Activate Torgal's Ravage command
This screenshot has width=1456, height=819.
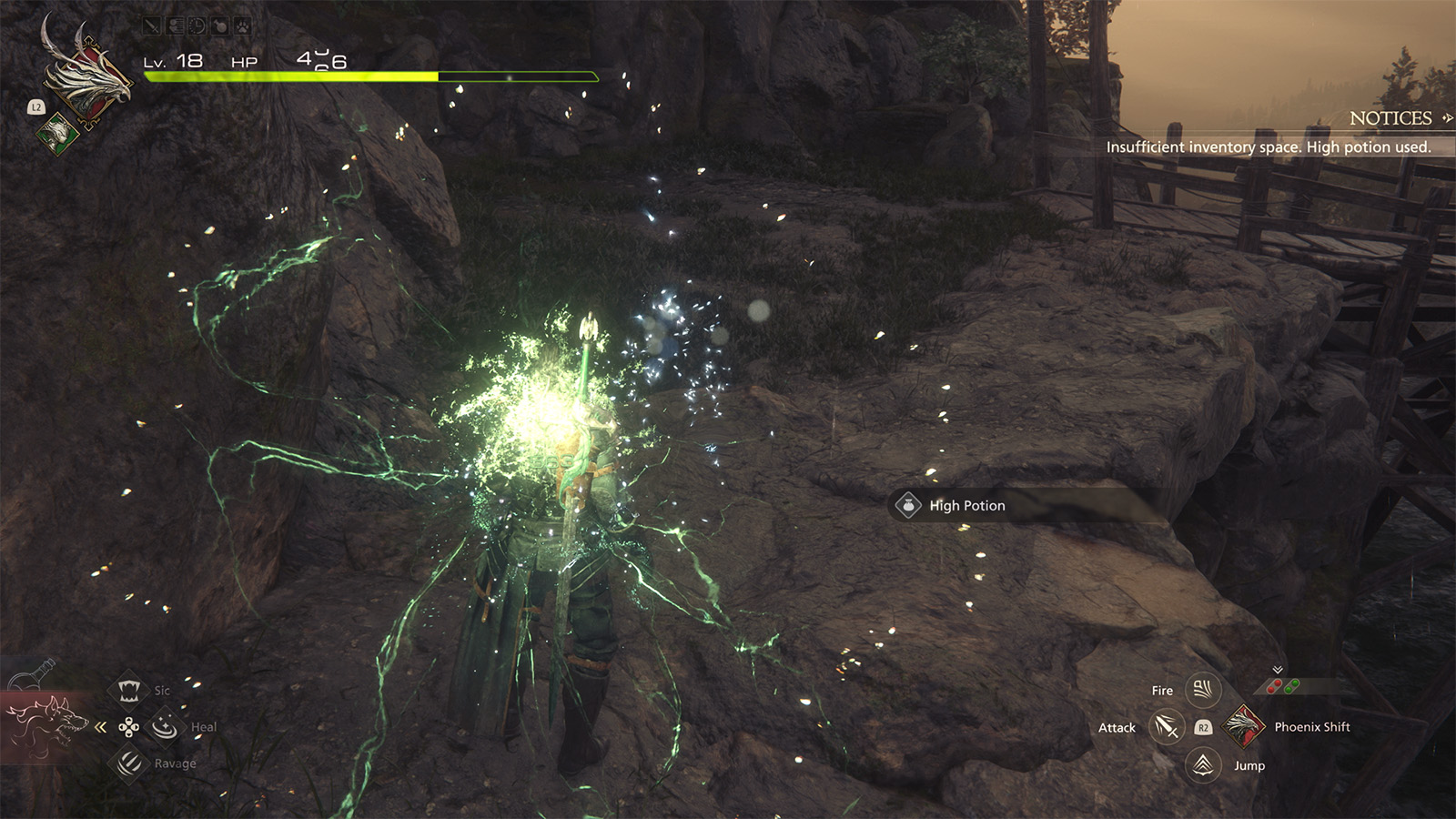[x=129, y=763]
